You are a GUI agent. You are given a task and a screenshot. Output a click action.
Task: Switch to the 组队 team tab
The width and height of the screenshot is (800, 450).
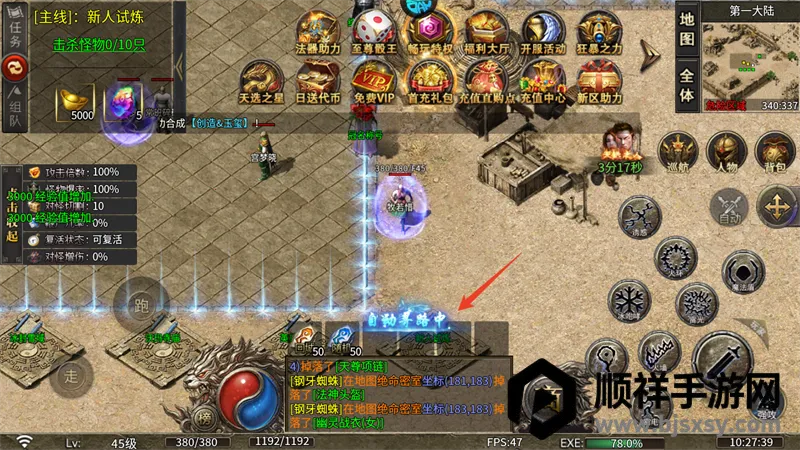click(x=14, y=110)
